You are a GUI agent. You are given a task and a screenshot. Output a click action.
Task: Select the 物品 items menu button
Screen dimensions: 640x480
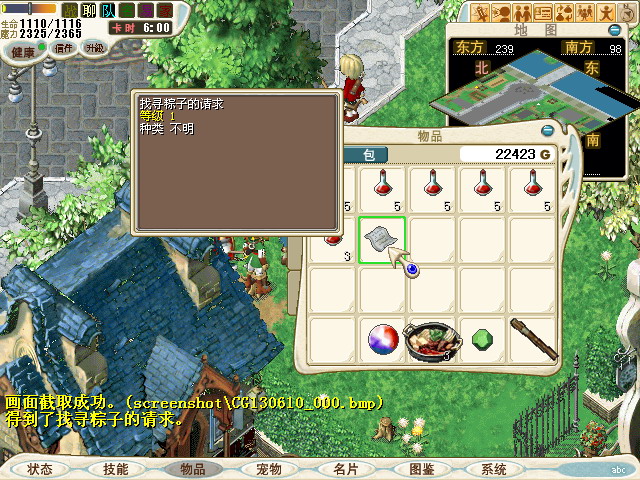(192, 468)
